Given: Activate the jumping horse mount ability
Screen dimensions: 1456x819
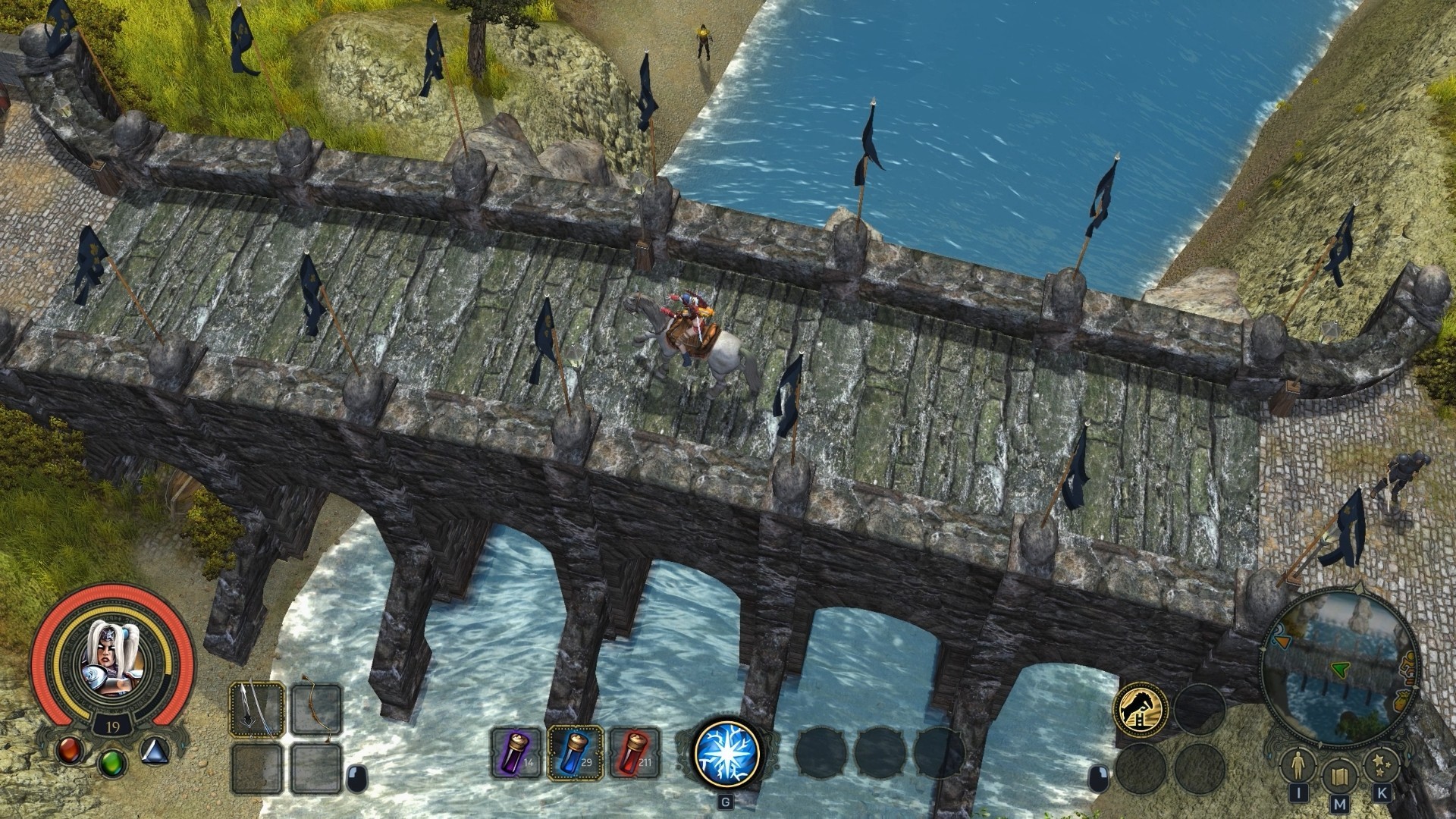Looking at the screenshot, I should [x=1140, y=710].
